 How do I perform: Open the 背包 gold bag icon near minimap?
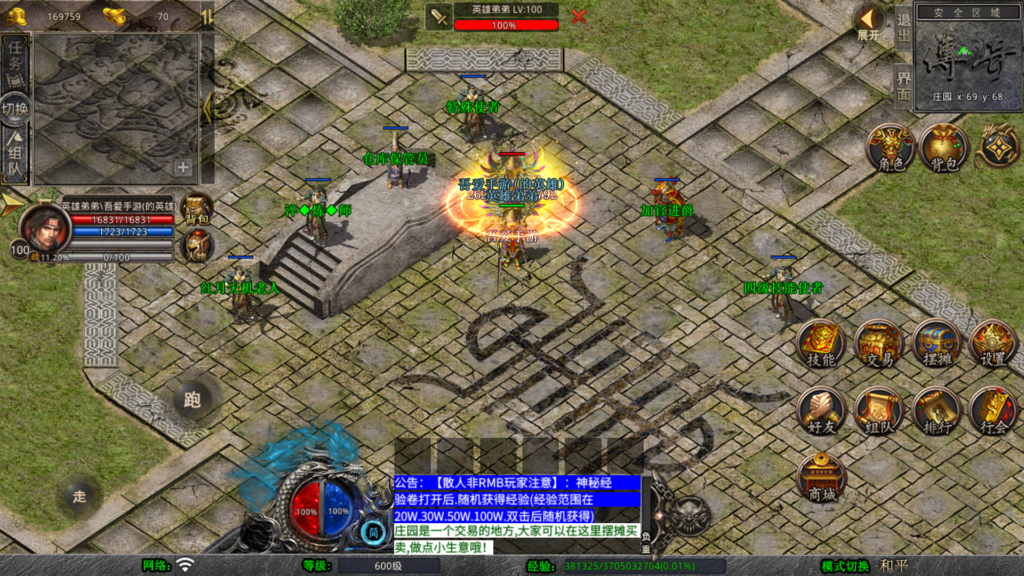pos(943,148)
